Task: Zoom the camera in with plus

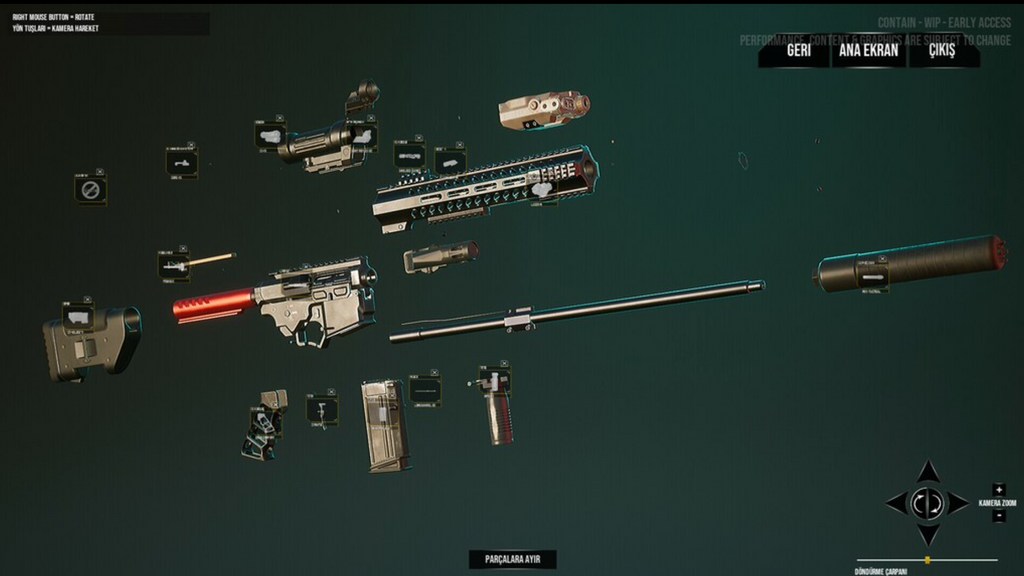Action: pos(998,490)
